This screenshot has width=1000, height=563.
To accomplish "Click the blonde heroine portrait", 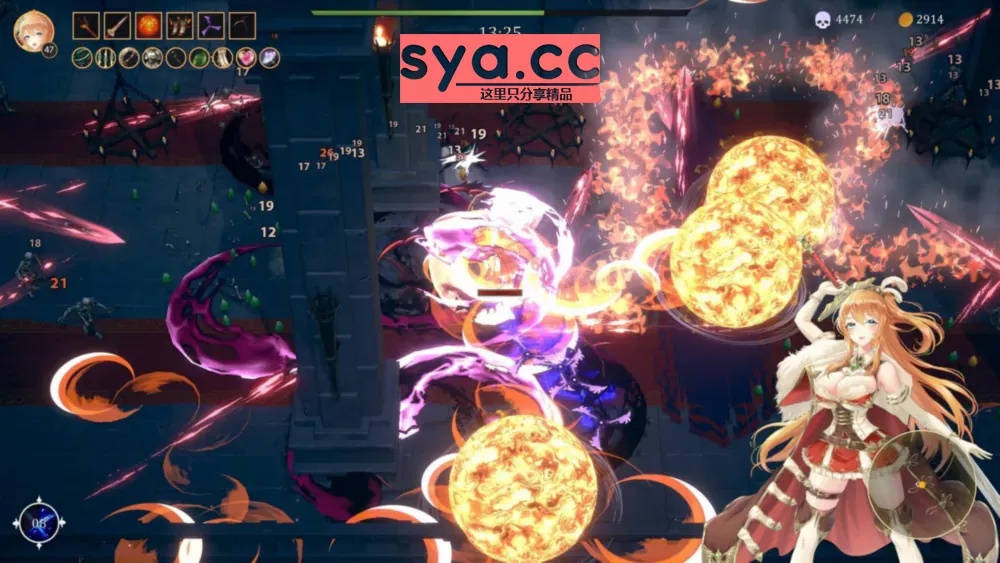I will pos(32,30).
